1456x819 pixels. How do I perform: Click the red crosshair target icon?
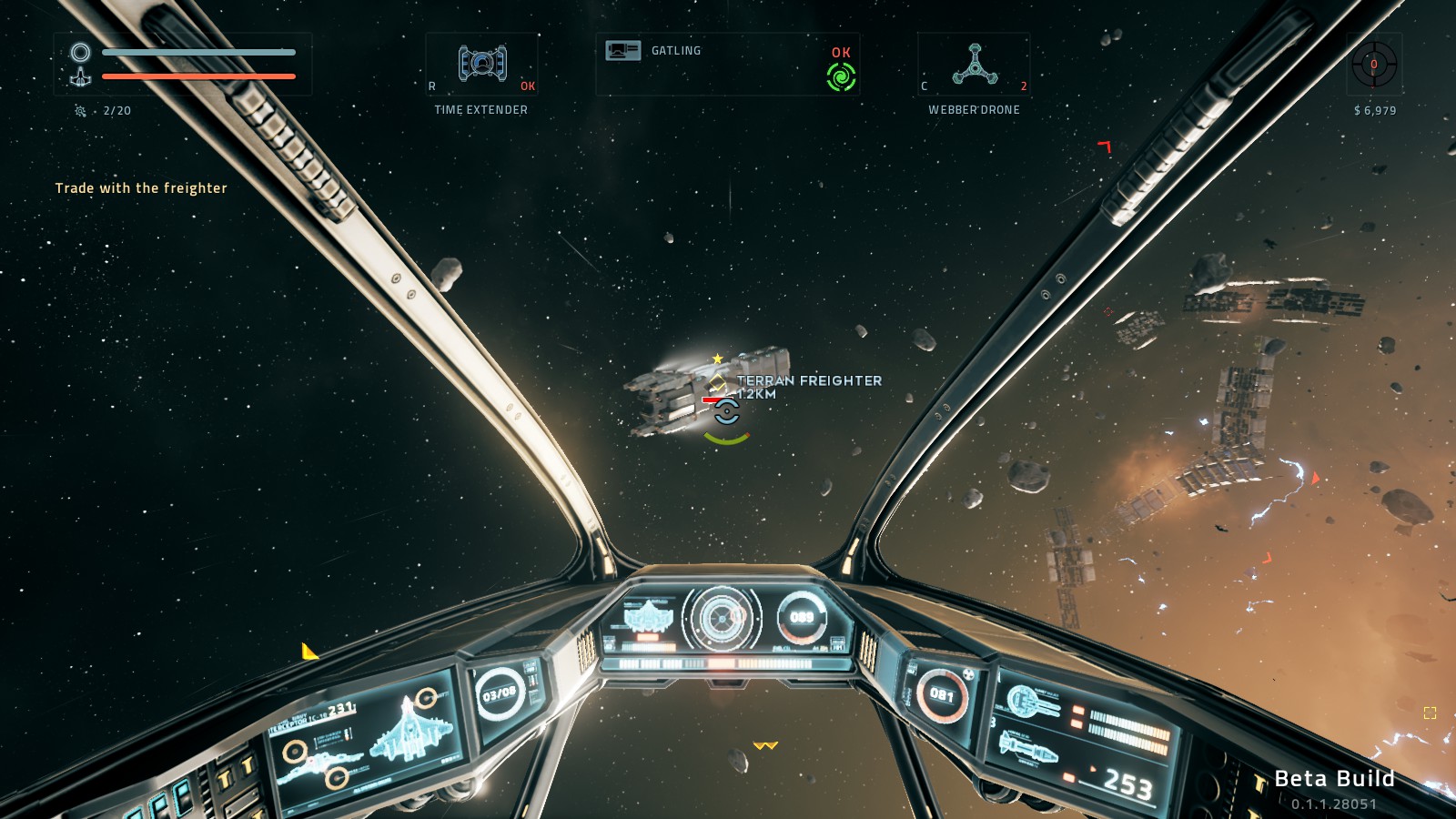1374,65
